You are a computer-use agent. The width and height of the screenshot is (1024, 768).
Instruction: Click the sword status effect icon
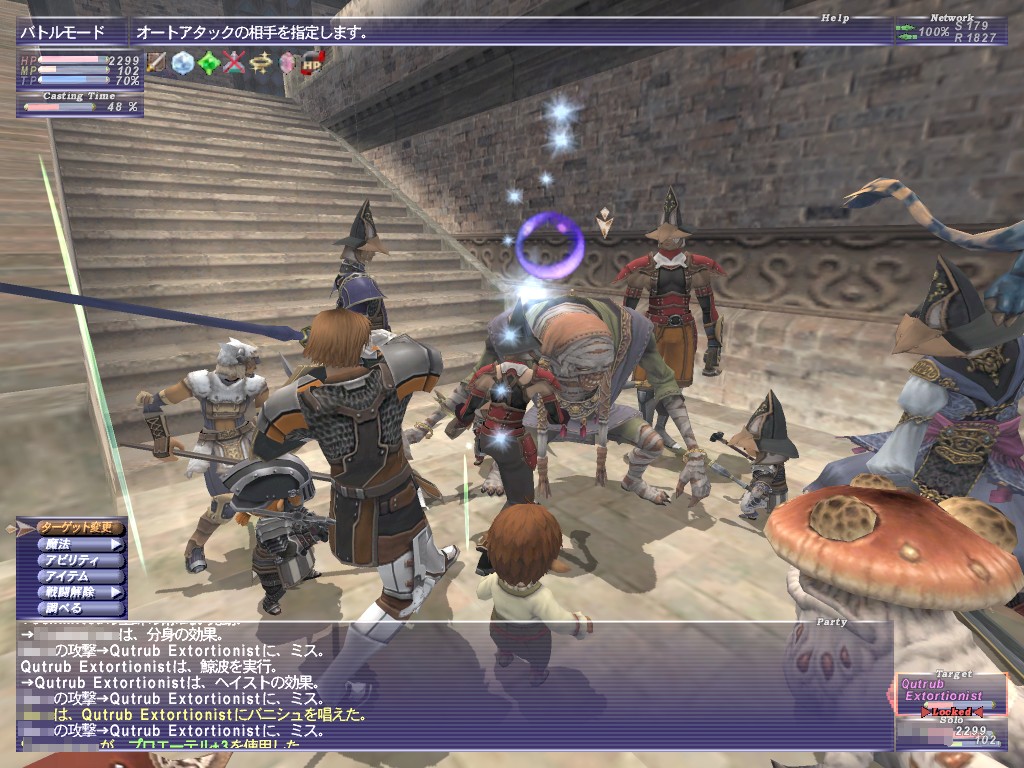[x=157, y=62]
